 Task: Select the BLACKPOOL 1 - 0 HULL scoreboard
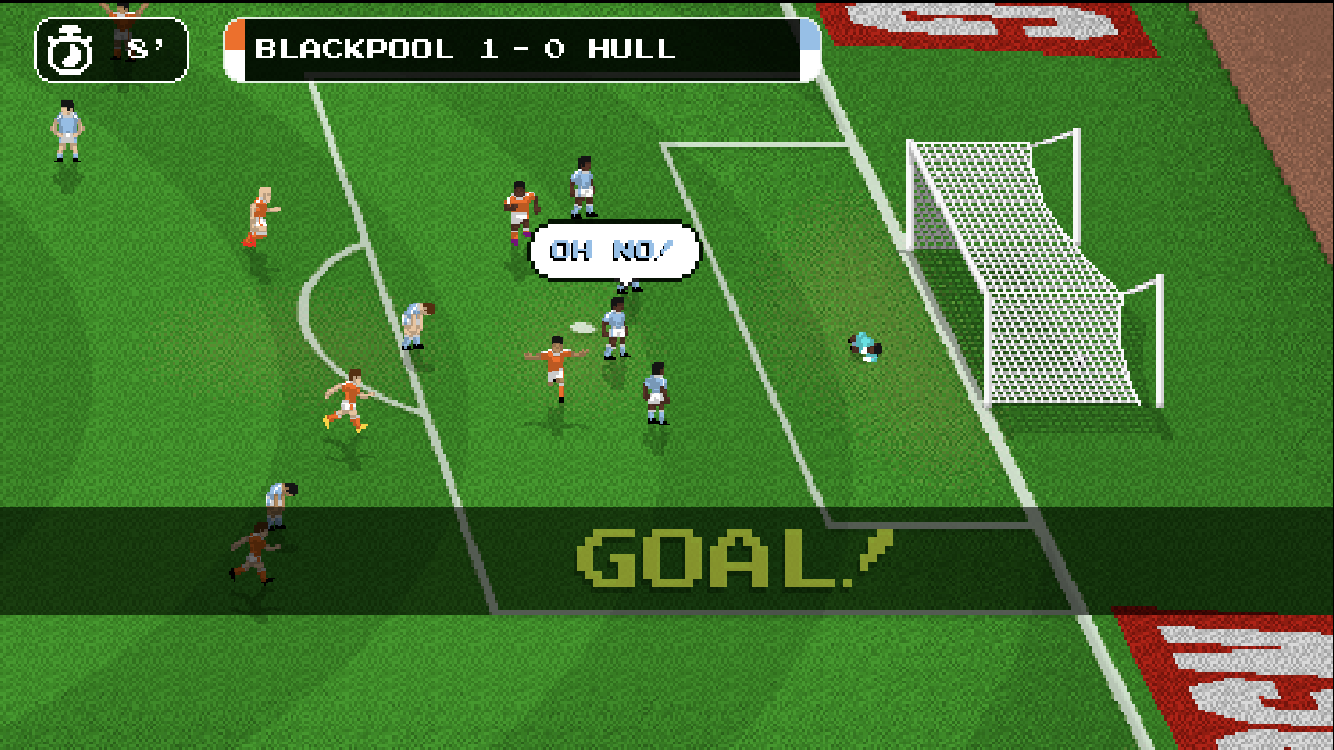520,48
